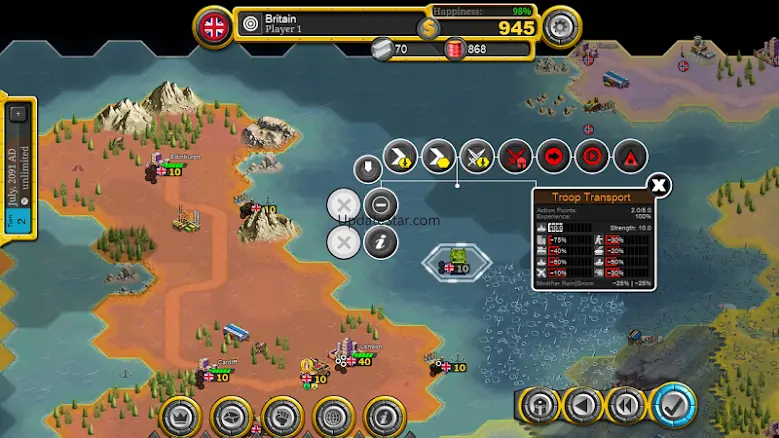Choose the red right-arrow unit action
The height and width of the screenshot is (438, 779).
[x=553, y=156]
